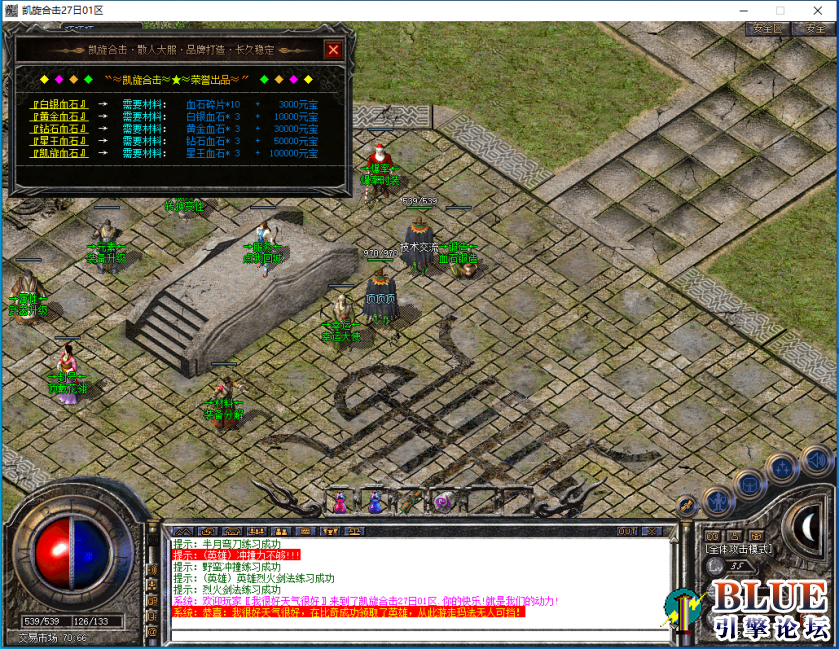
Task: Open the bag inventory round button
Action: (x=750, y=485)
